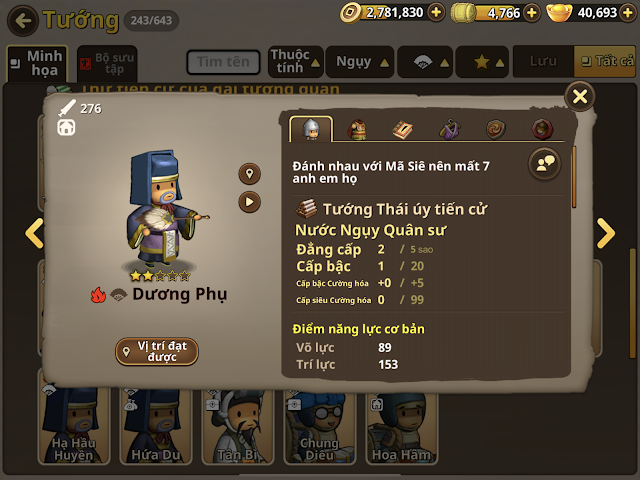The width and height of the screenshot is (640, 480).
Task: Open the armor equipment tab
Action: tap(357, 129)
